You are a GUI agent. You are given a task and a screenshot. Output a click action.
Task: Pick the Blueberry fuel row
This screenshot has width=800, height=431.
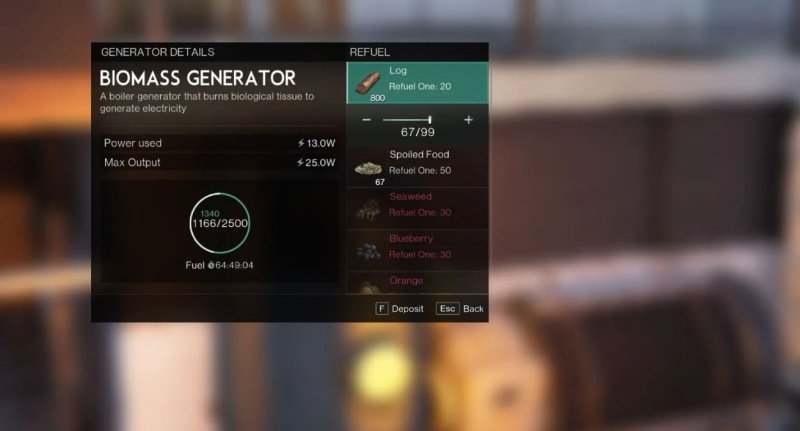(x=417, y=248)
